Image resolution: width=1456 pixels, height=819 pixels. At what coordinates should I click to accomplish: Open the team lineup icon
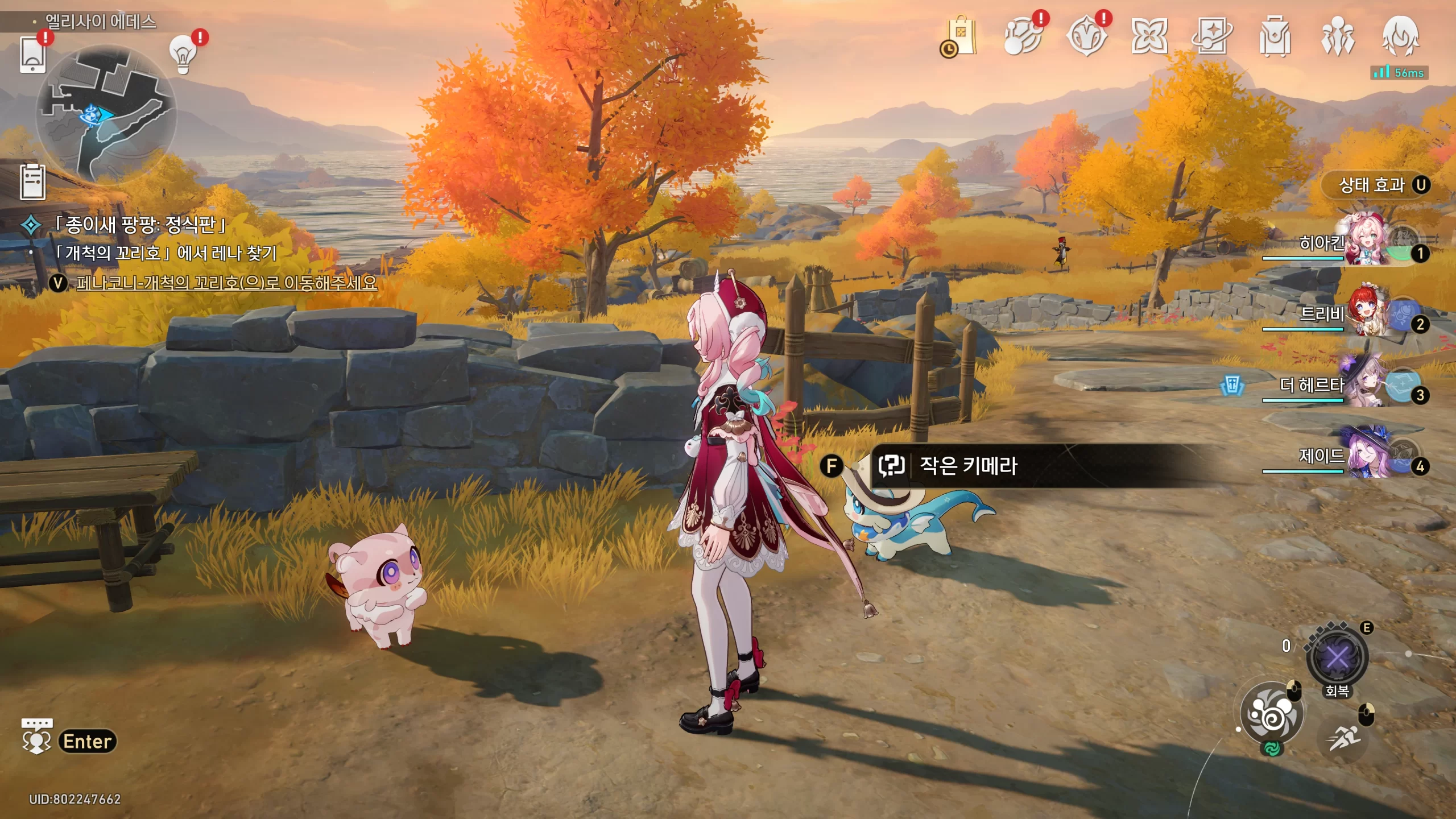(x=1338, y=36)
